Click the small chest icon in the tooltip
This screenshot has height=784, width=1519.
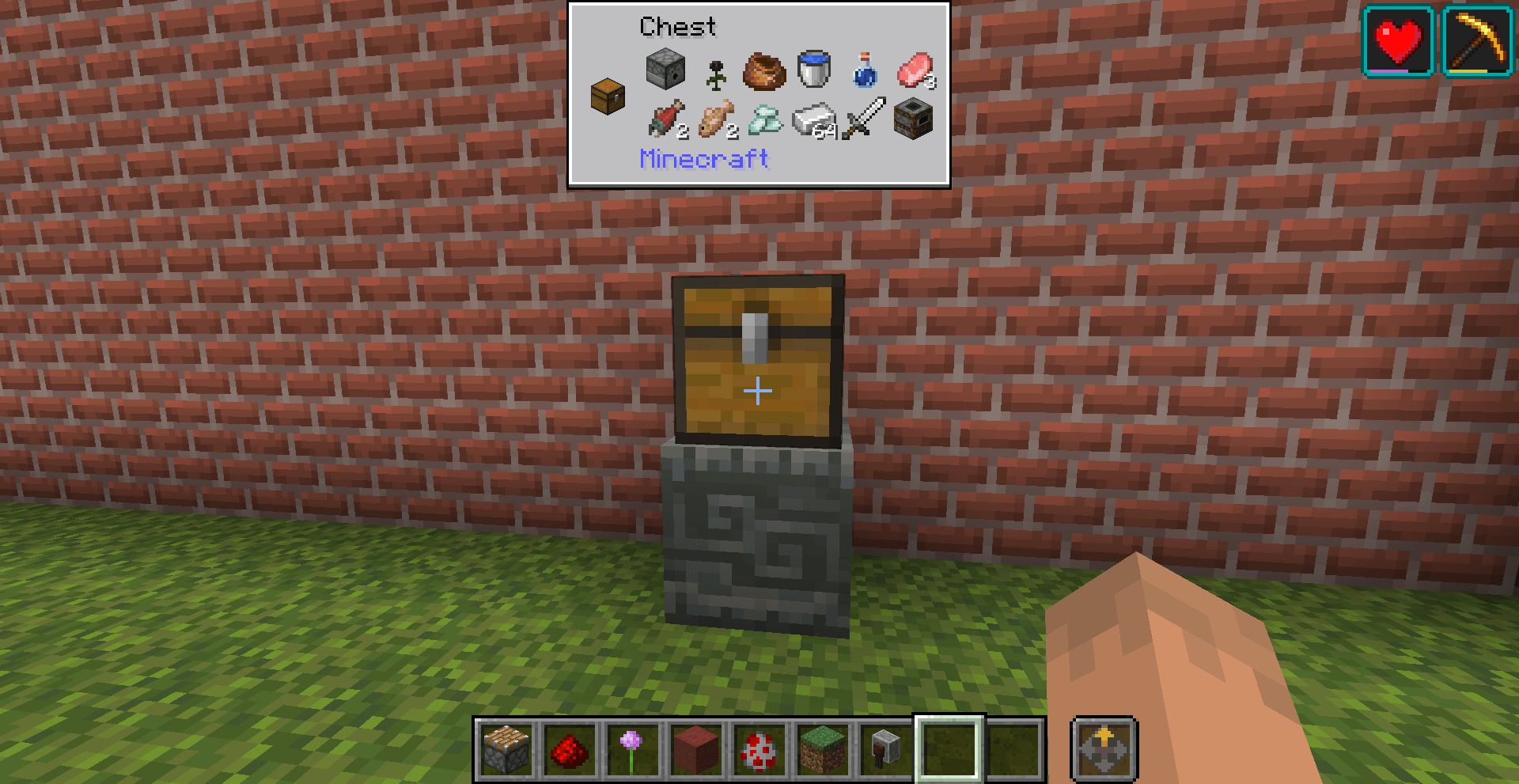[x=607, y=97]
